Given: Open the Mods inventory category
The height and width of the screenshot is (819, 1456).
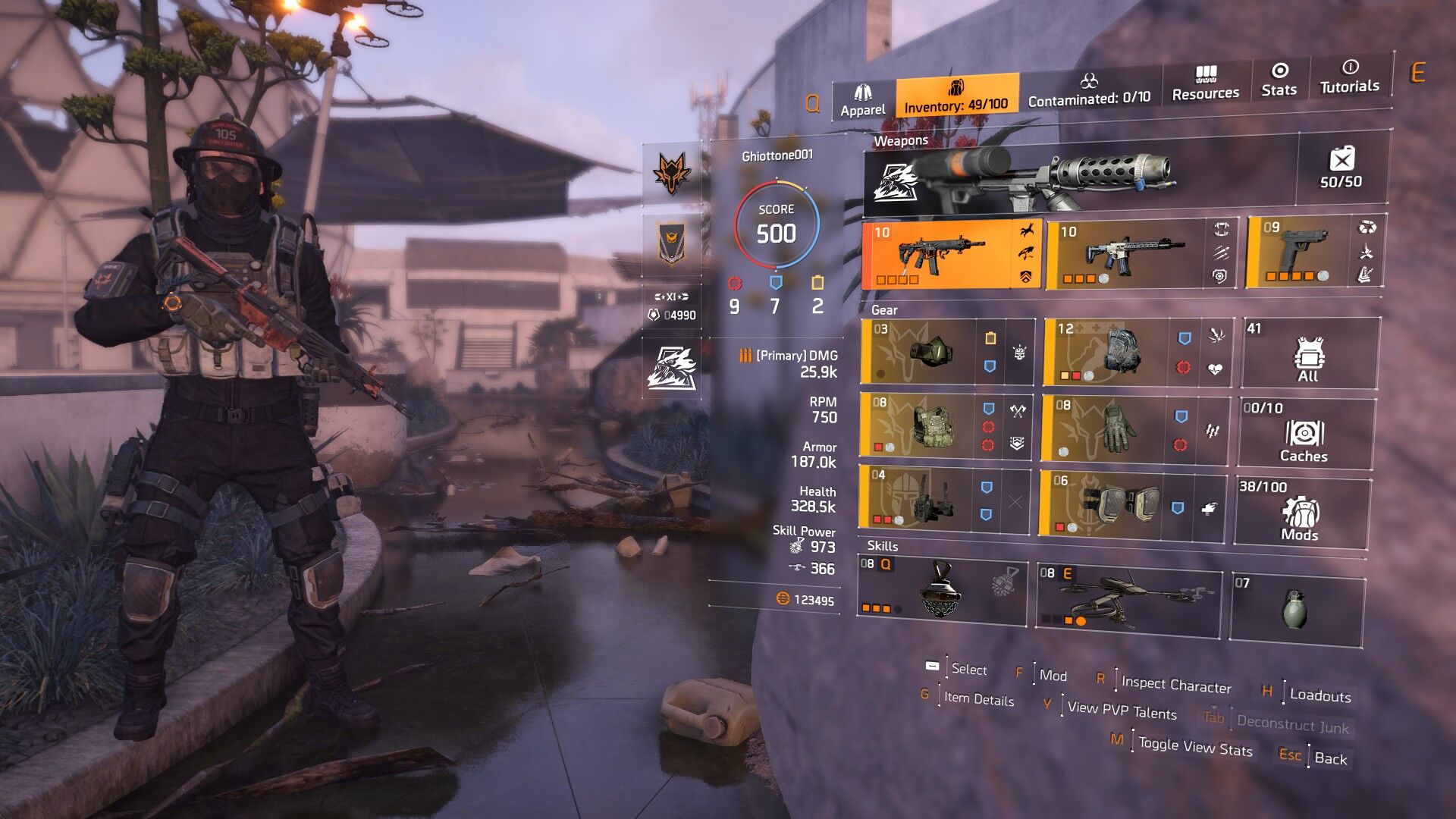Looking at the screenshot, I should tap(1301, 513).
